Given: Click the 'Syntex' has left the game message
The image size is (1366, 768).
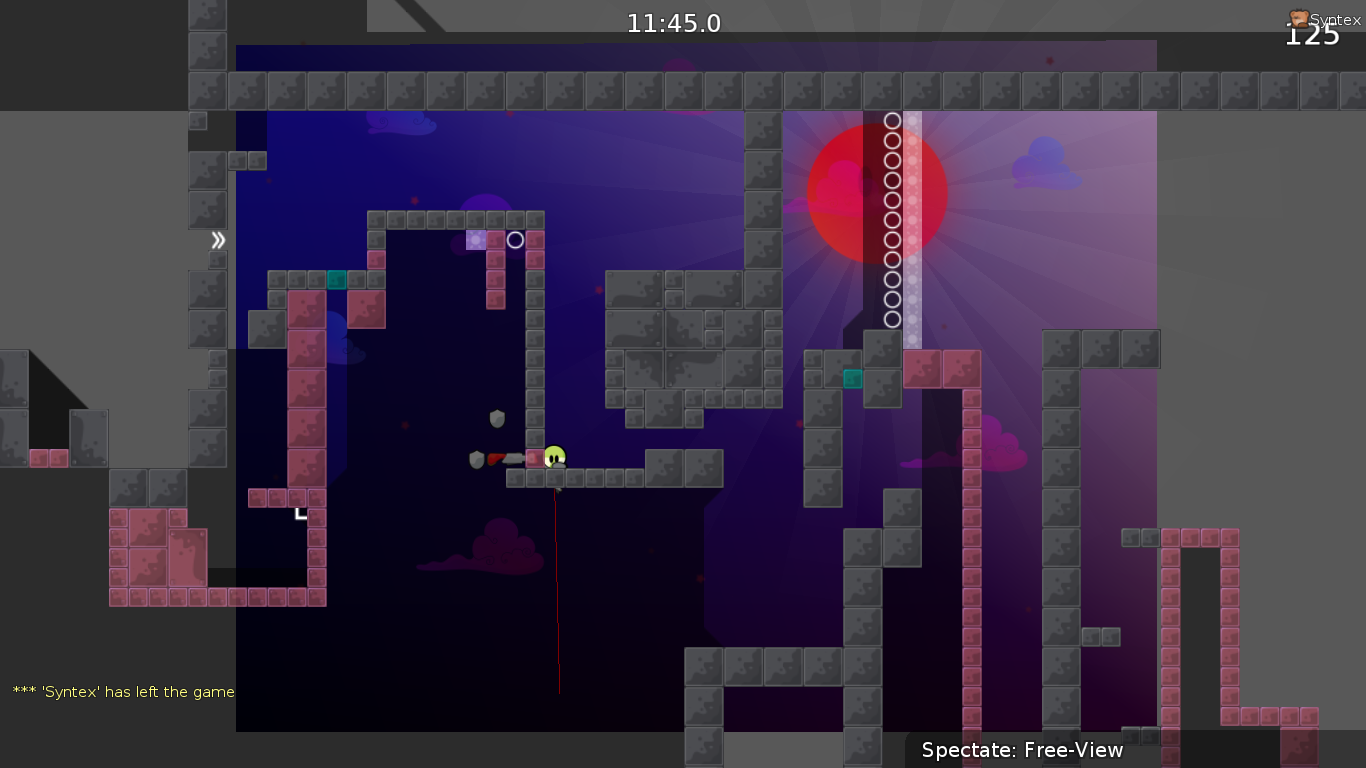Looking at the screenshot, I should coord(122,691).
